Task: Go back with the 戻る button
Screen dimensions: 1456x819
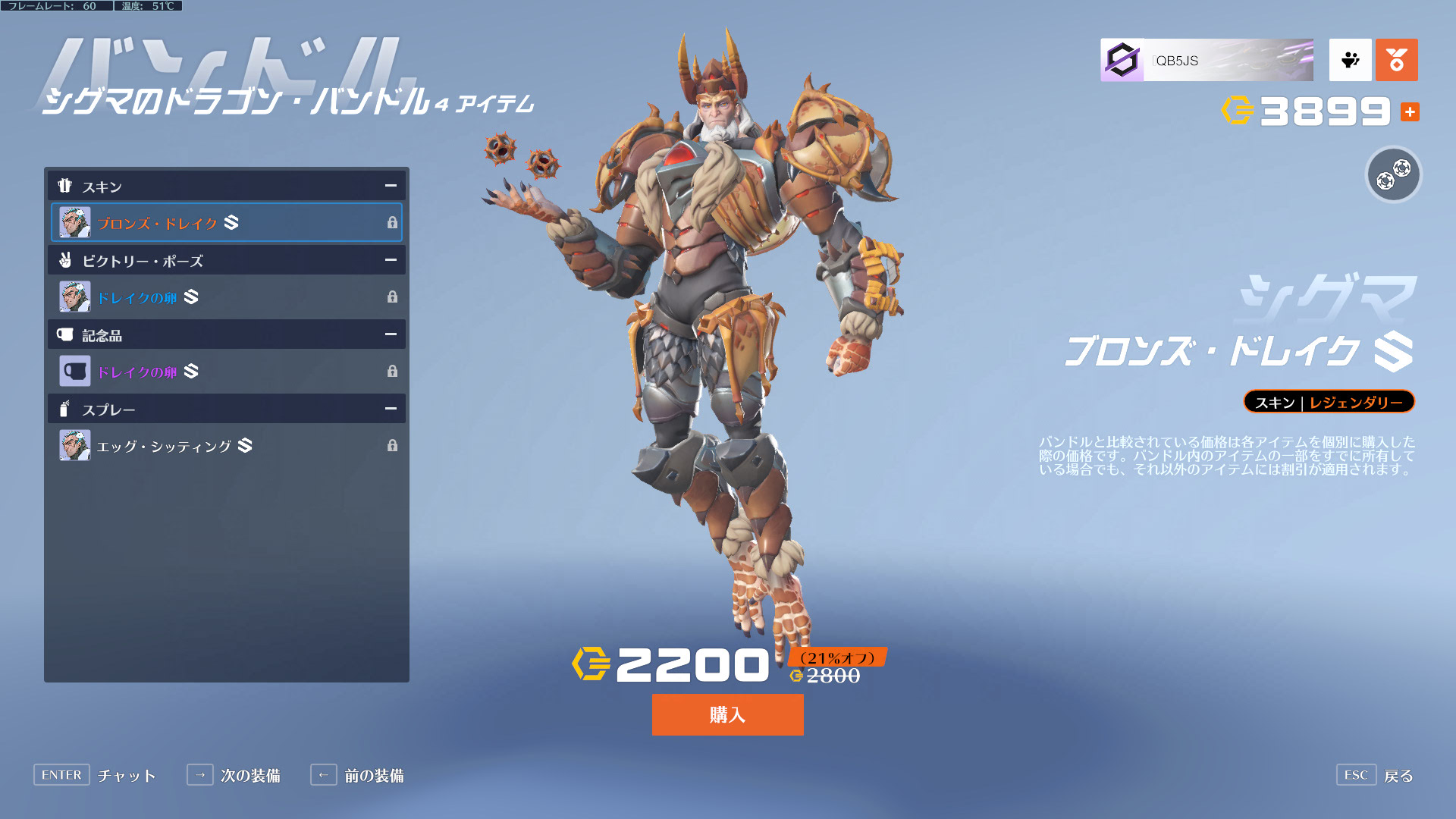Action: tap(1398, 776)
